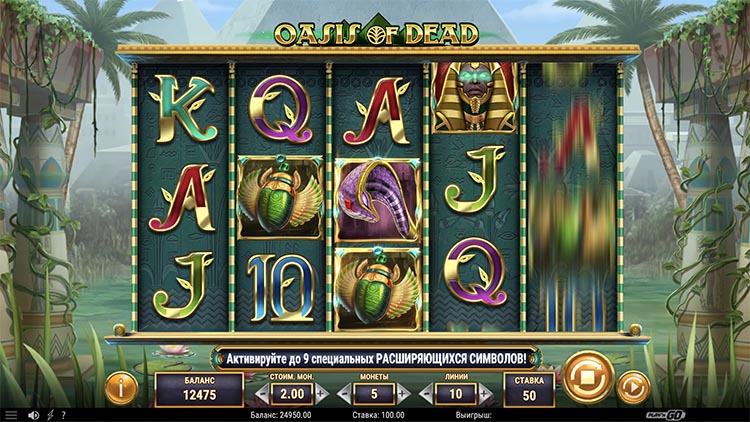This screenshot has height=422, width=750.
Task: Start autoplay with the small play button
Action: (632, 385)
